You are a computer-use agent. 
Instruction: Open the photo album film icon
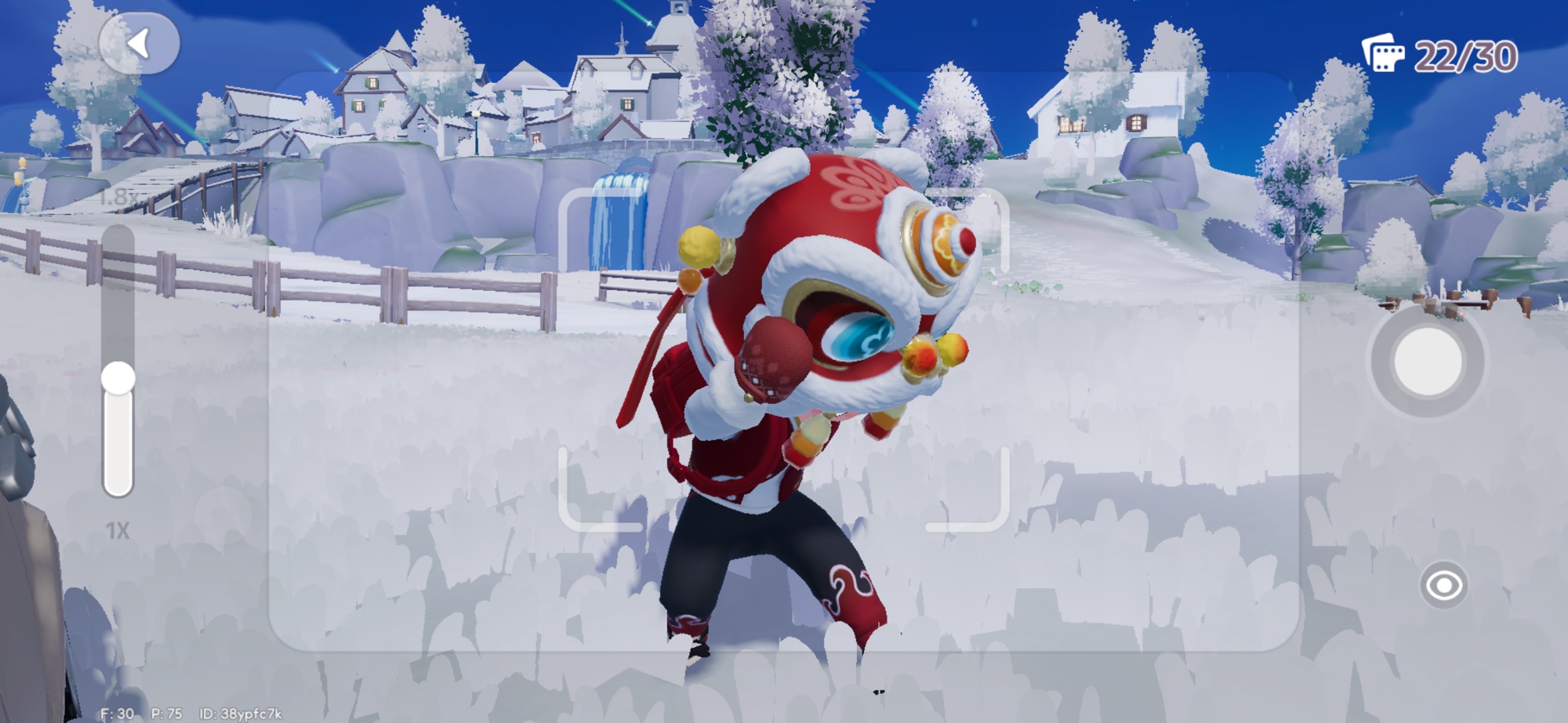click(x=1383, y=53)
